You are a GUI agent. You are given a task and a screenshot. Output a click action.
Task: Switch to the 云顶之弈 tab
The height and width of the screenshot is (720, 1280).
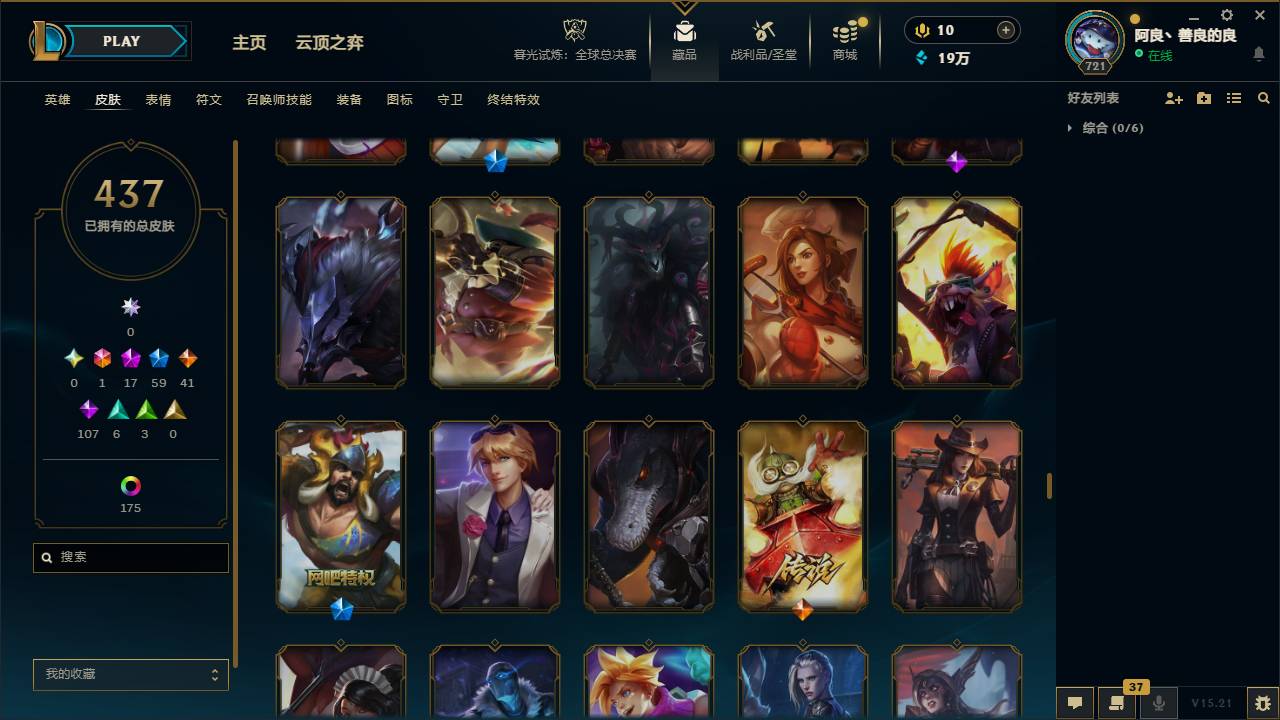pyautogui.click(x=331, y=43)
